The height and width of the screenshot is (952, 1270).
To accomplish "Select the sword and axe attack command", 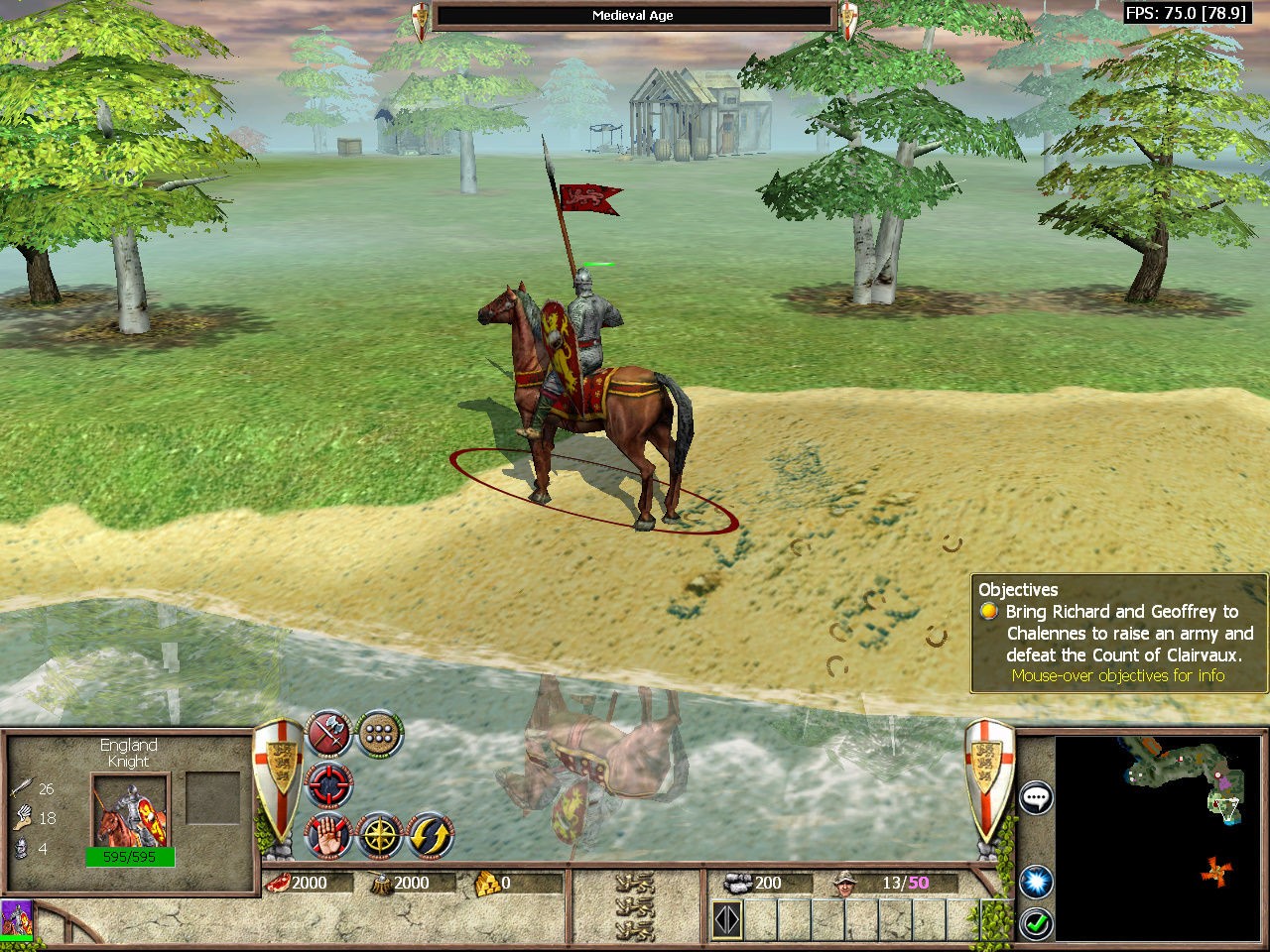I will point(330,734).
